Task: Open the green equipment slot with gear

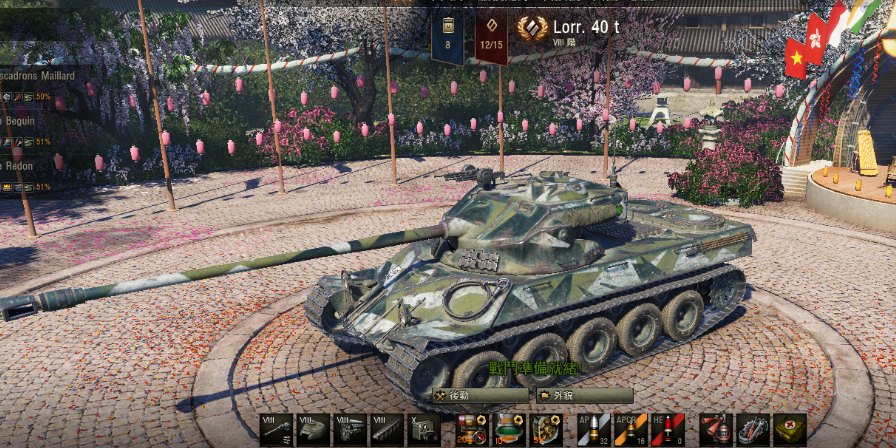Action: pos(546,430)
